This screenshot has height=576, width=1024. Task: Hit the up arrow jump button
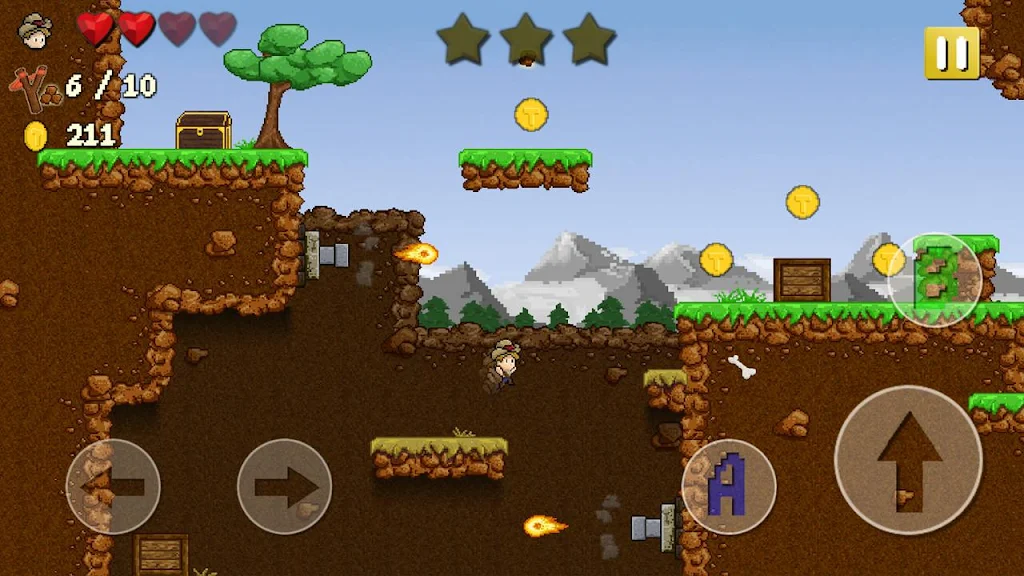click(908, 459)
